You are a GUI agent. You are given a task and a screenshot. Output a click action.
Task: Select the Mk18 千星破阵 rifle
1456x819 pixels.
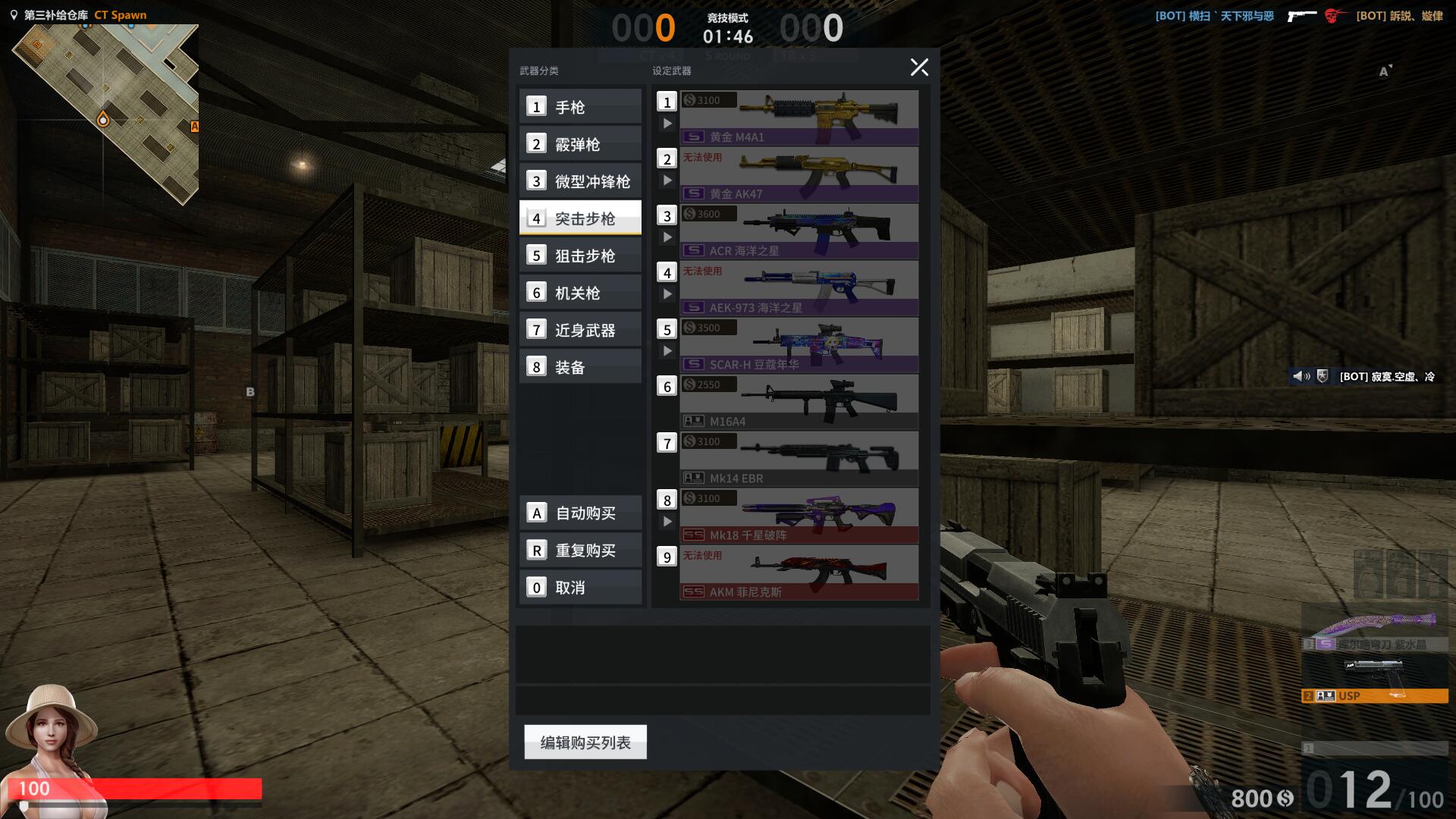799,516
